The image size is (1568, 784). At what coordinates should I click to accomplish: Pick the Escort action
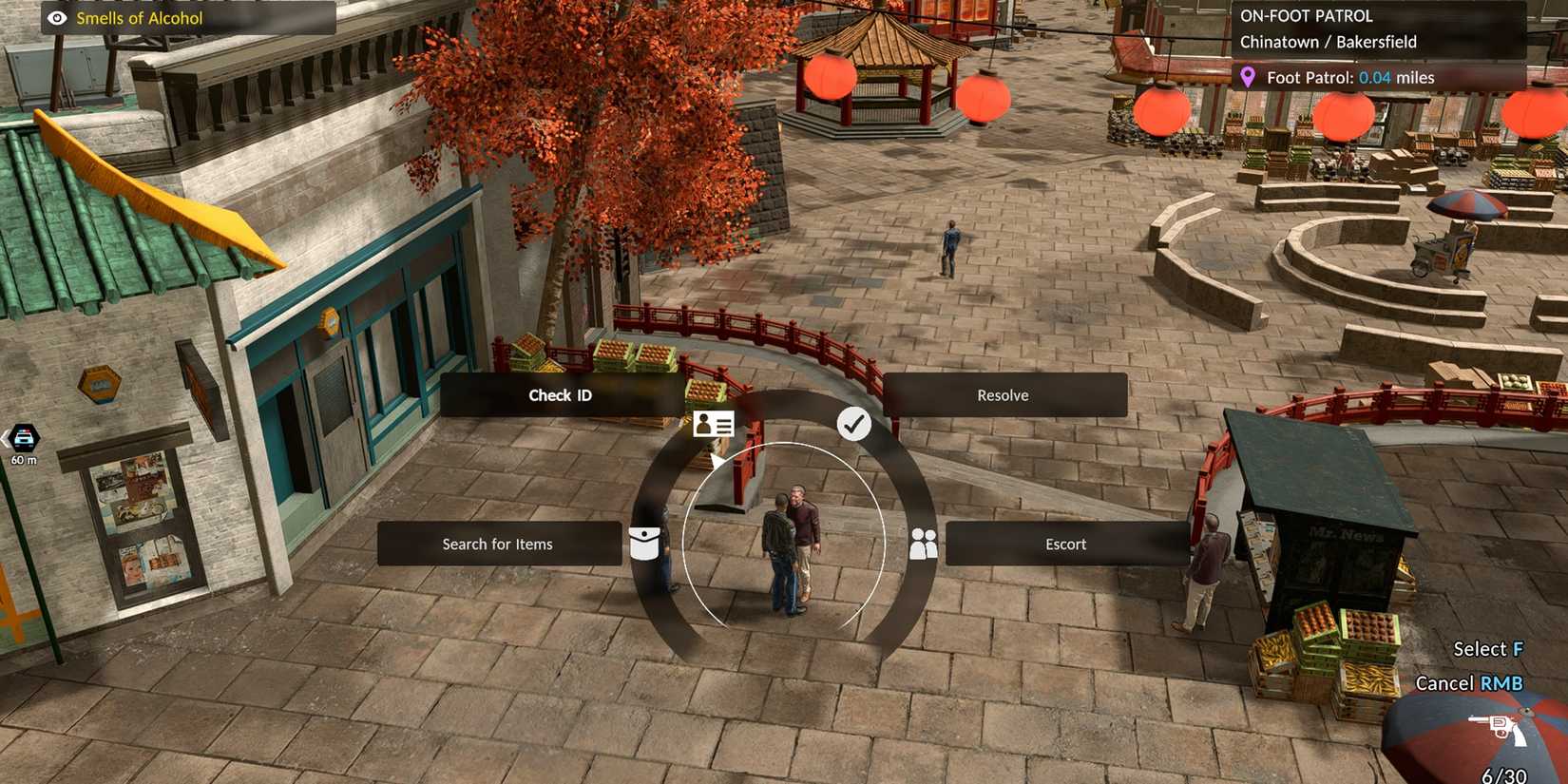[x=1065, y=544]
